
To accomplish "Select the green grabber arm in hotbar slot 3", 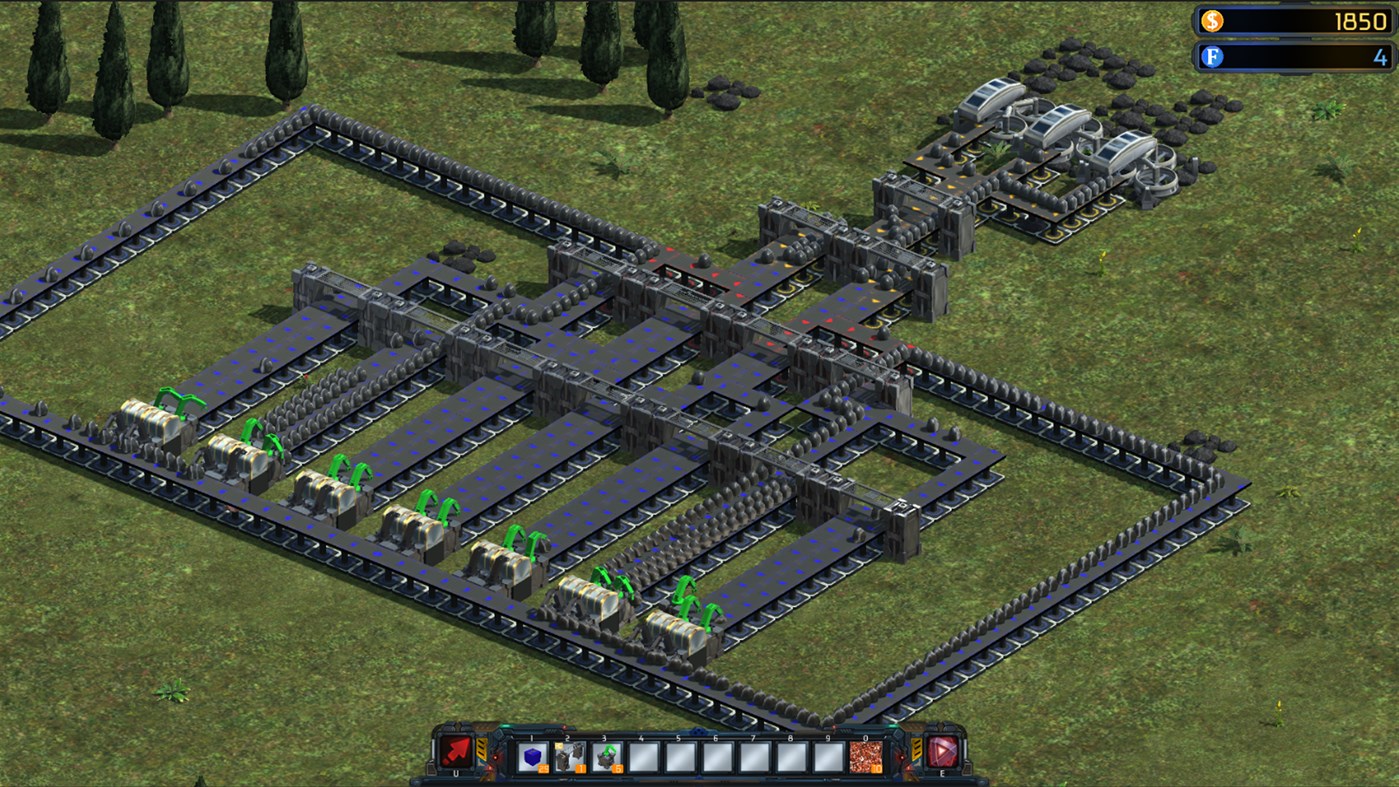I will 605,757.
